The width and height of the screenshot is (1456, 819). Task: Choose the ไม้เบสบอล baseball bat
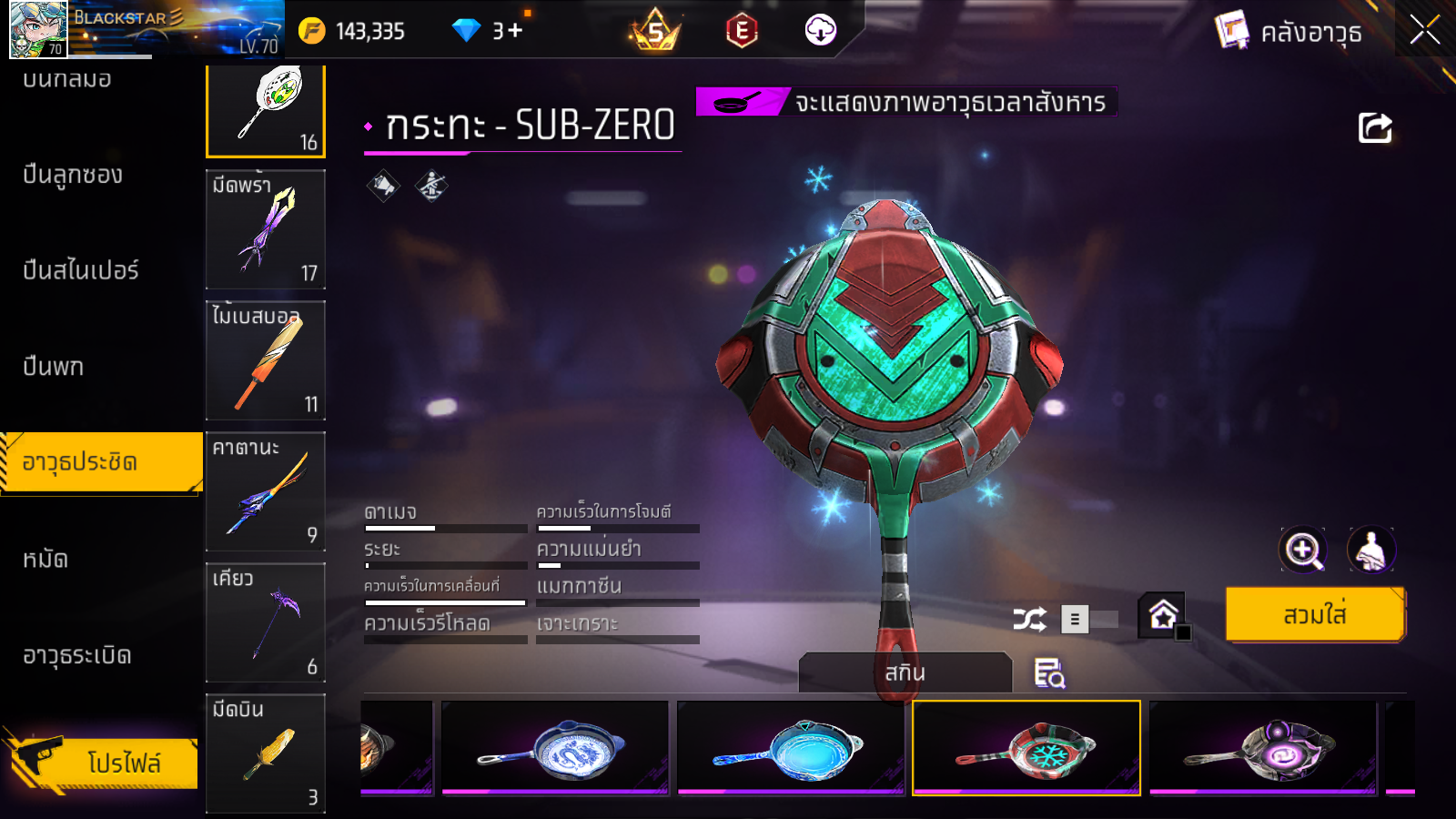266,360
